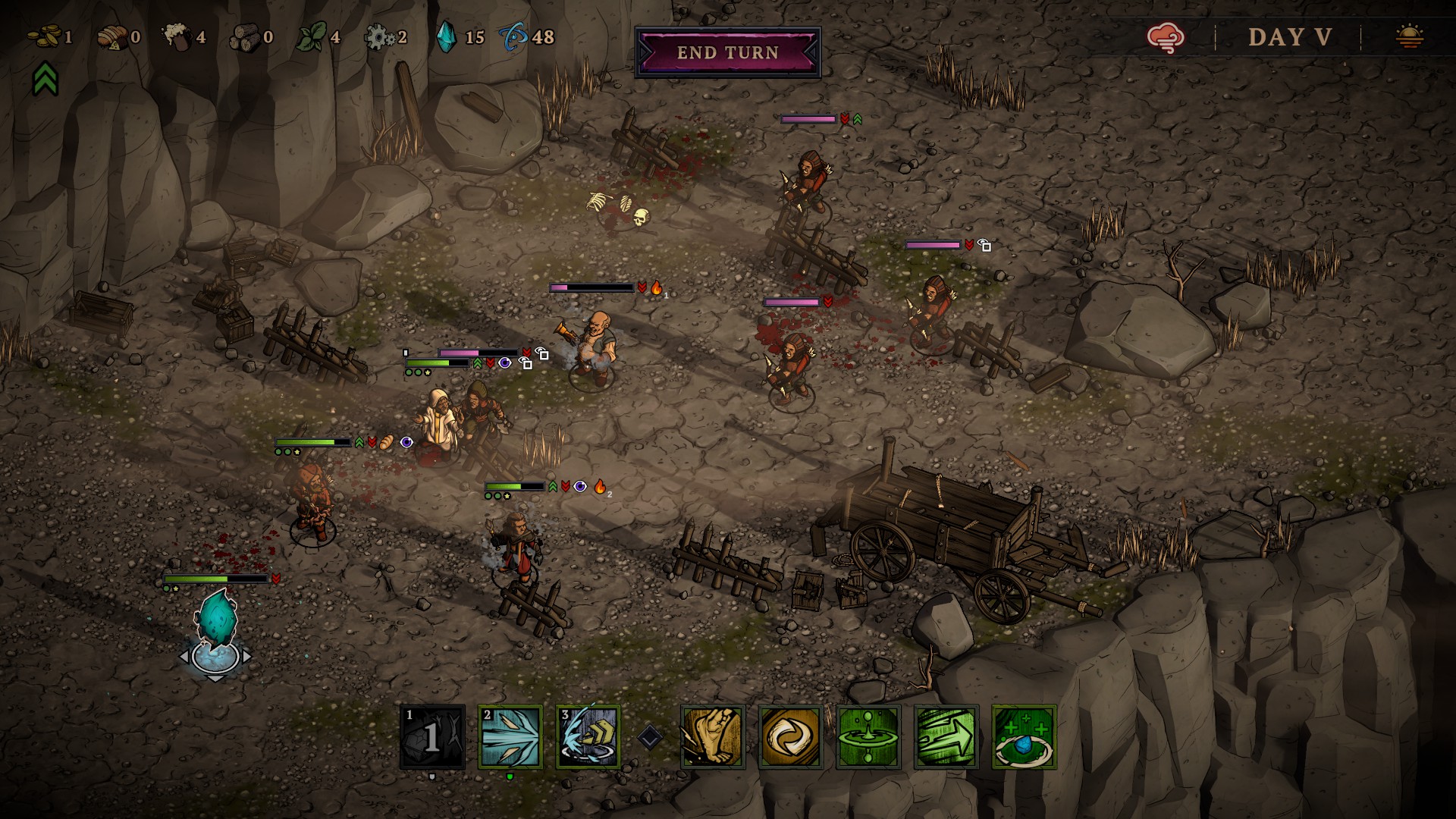Activate the yellow stomping foot skill
The image size is (1456, 819).
point(712,737)
